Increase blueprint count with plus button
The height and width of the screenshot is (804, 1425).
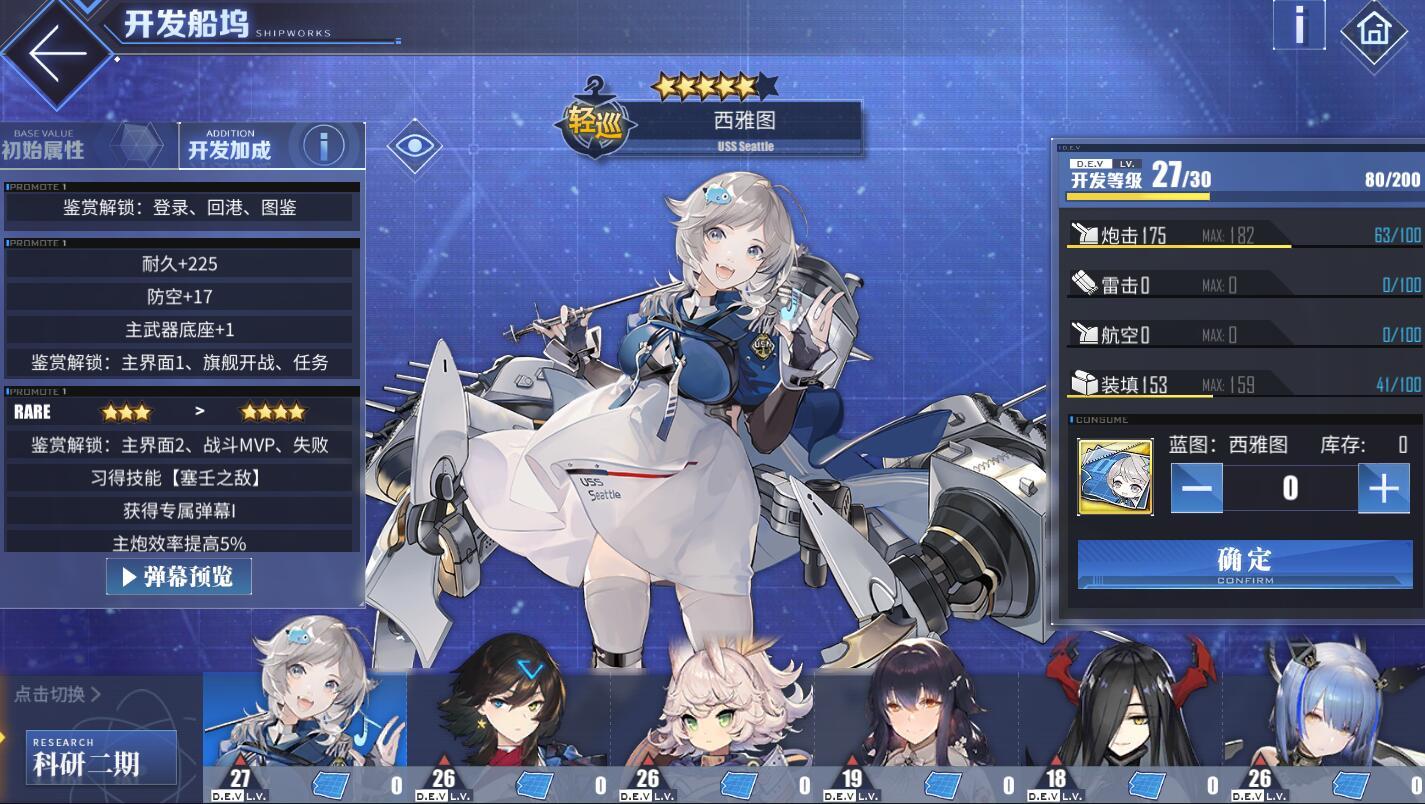pyautogui.click(x=1383, y=489)
